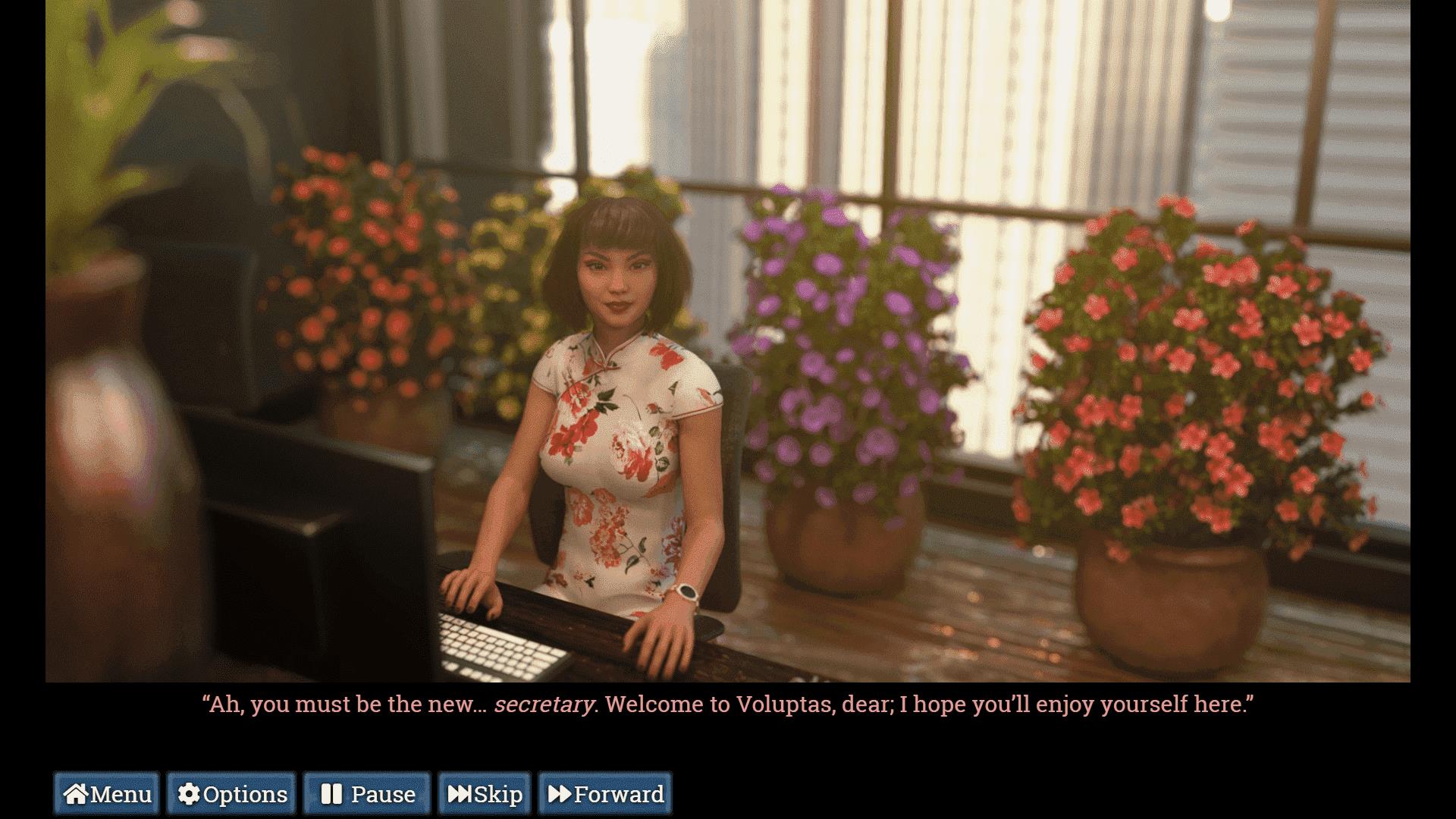This screenshot has height=819, width=1456.
Task: Pause the story playback
Action: coord(367,794)
